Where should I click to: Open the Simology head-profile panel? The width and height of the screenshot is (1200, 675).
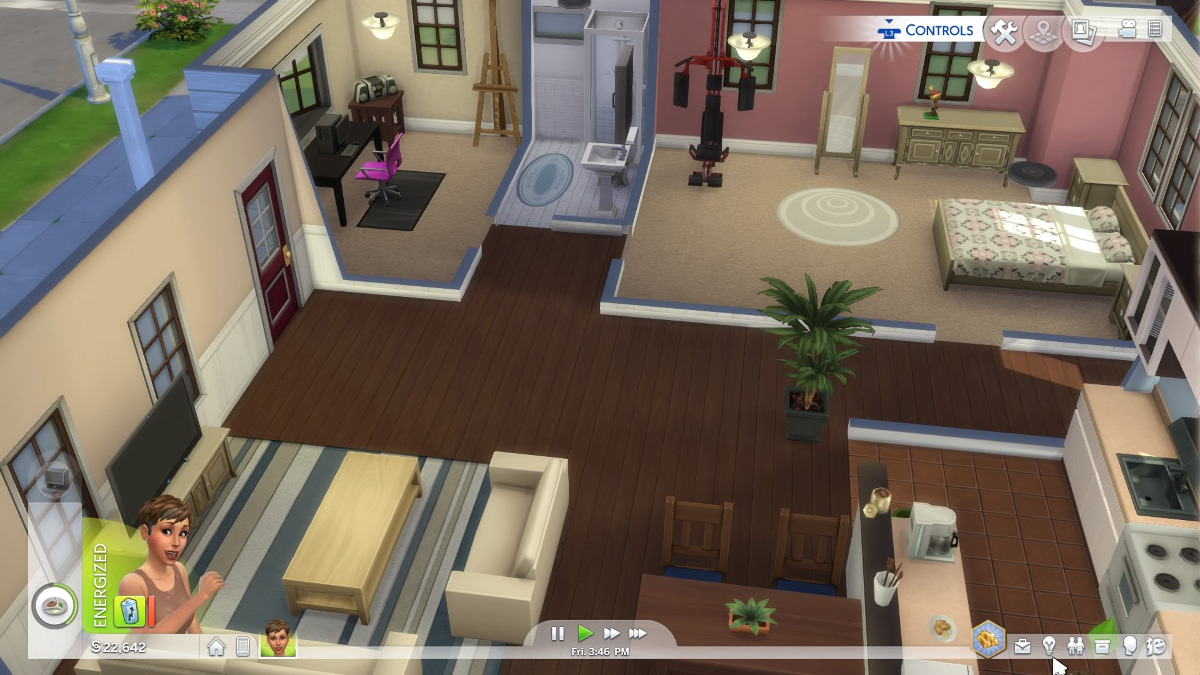[x=1129, y=646]
